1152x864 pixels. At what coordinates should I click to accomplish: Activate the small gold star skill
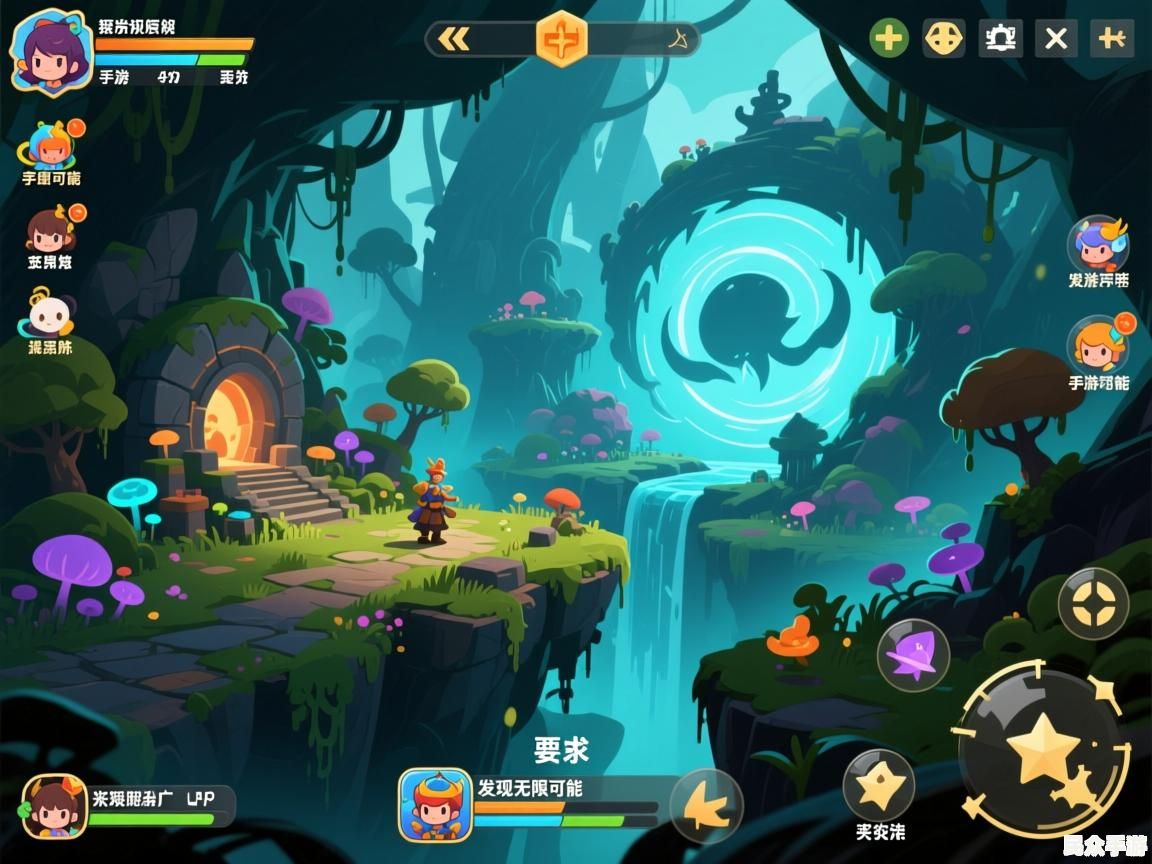(x=878, y=785)
